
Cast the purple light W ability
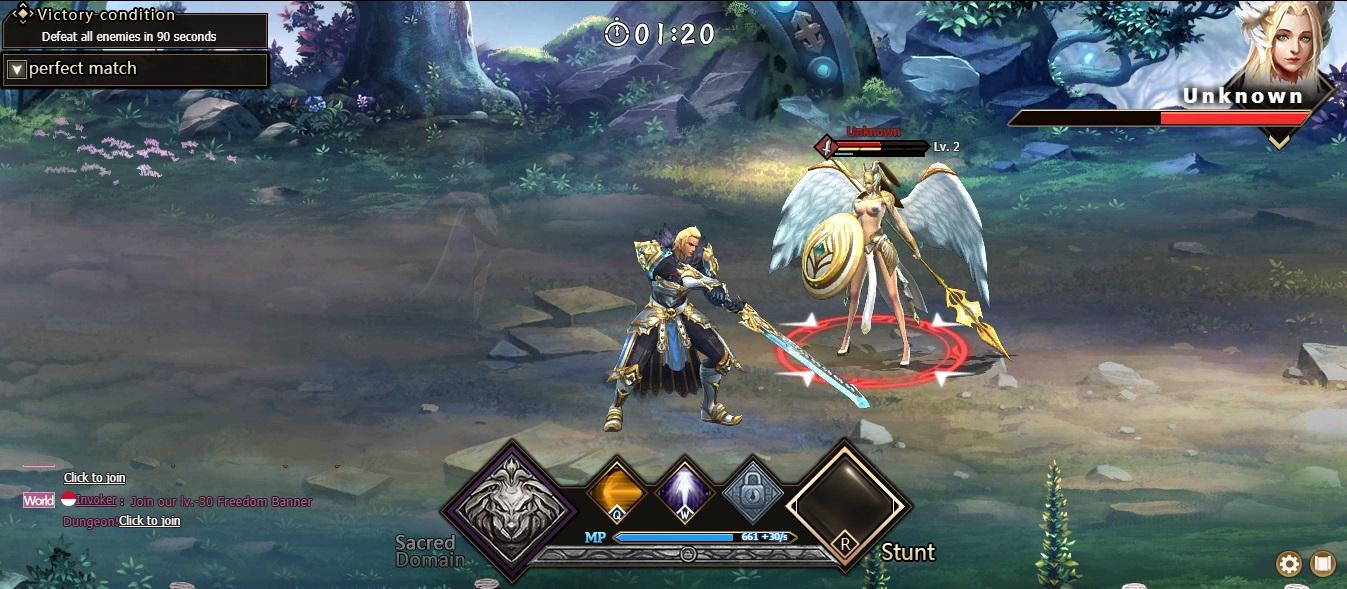[686, 493]
